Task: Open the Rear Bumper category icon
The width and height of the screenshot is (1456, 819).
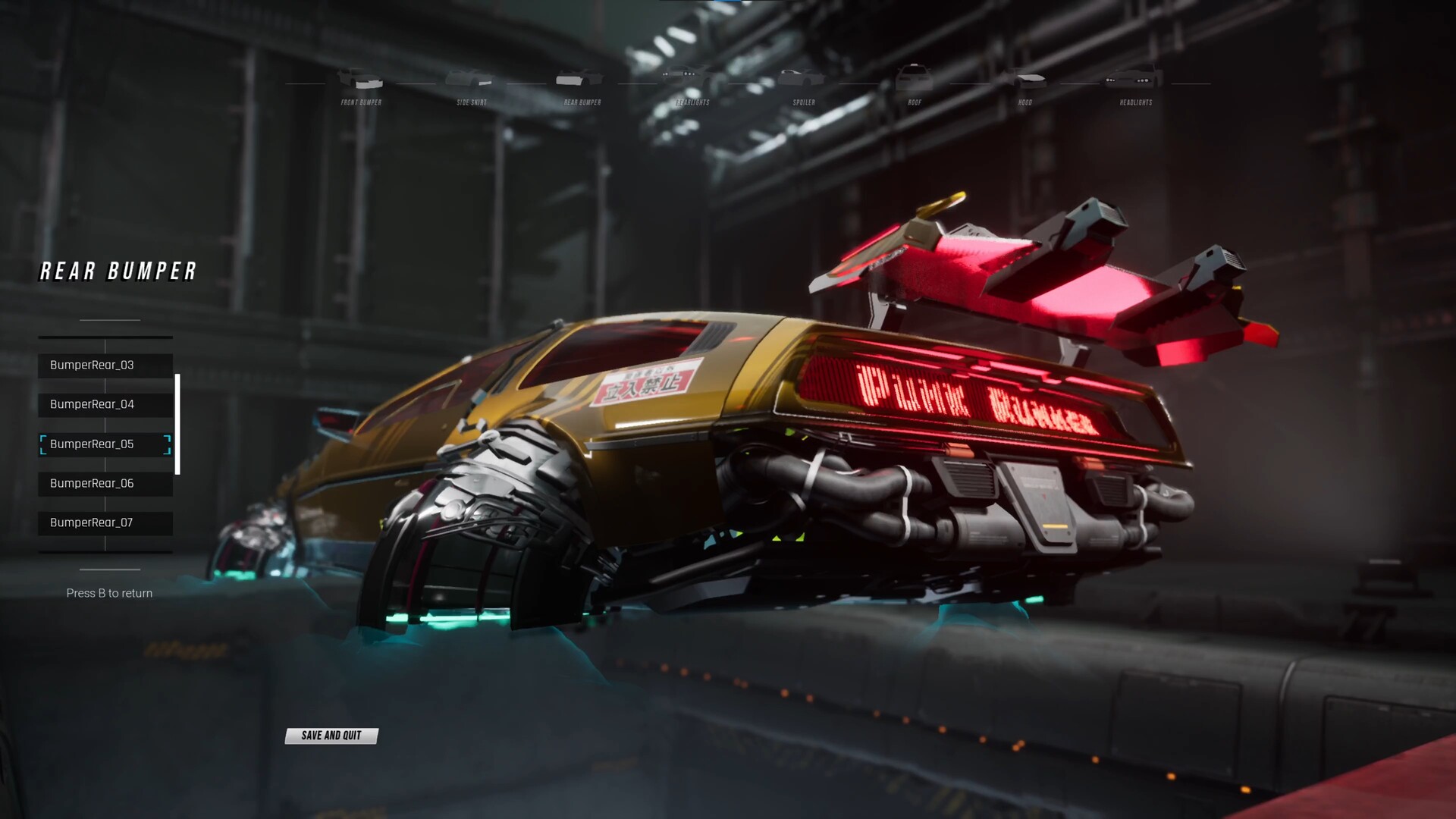Action: pyautogui.click(x=580, y=78)
